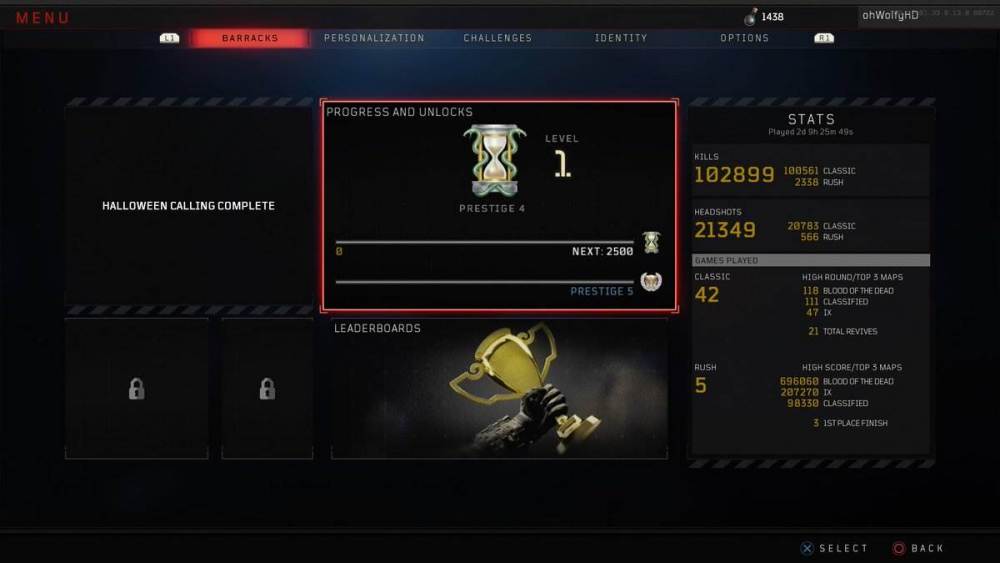Open the Progress and Unlocks panel
This screenshot has width=1000, height=563.
[499, 205]
